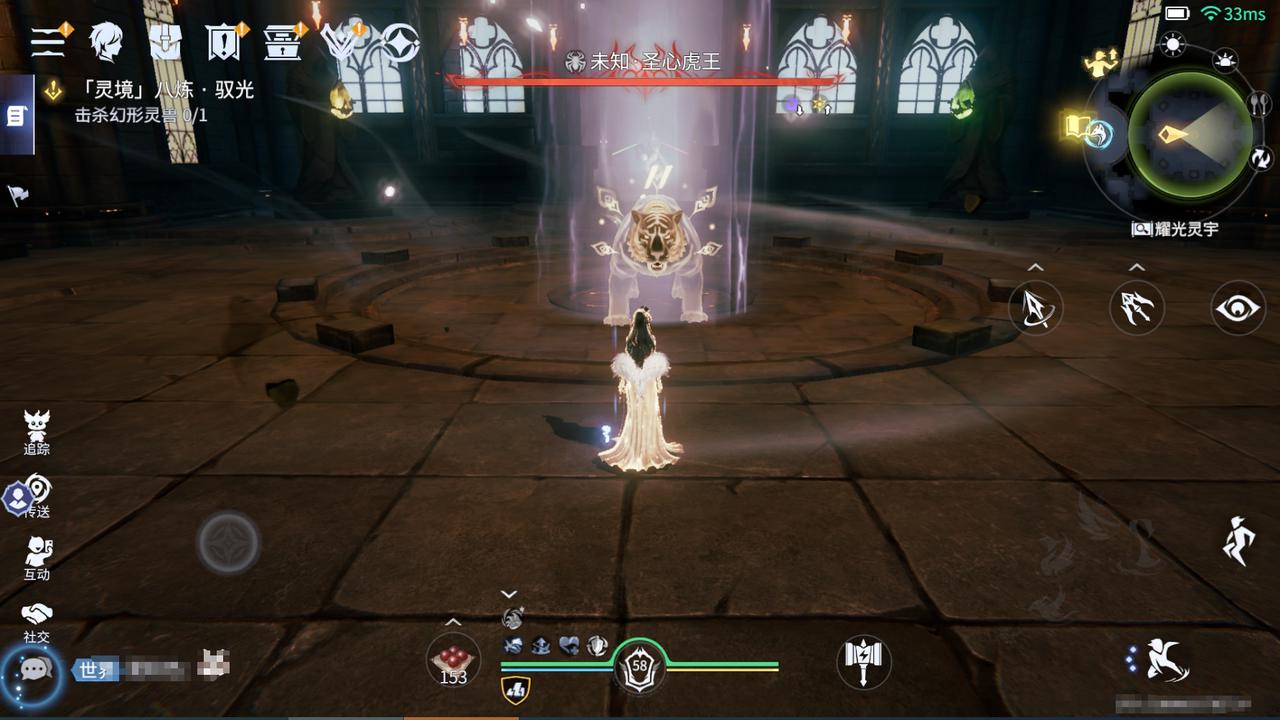The image size is (1280, 720).
Task: Open the 互动 interaction menu
Action: pyautogui.click(x=37, y=558)
